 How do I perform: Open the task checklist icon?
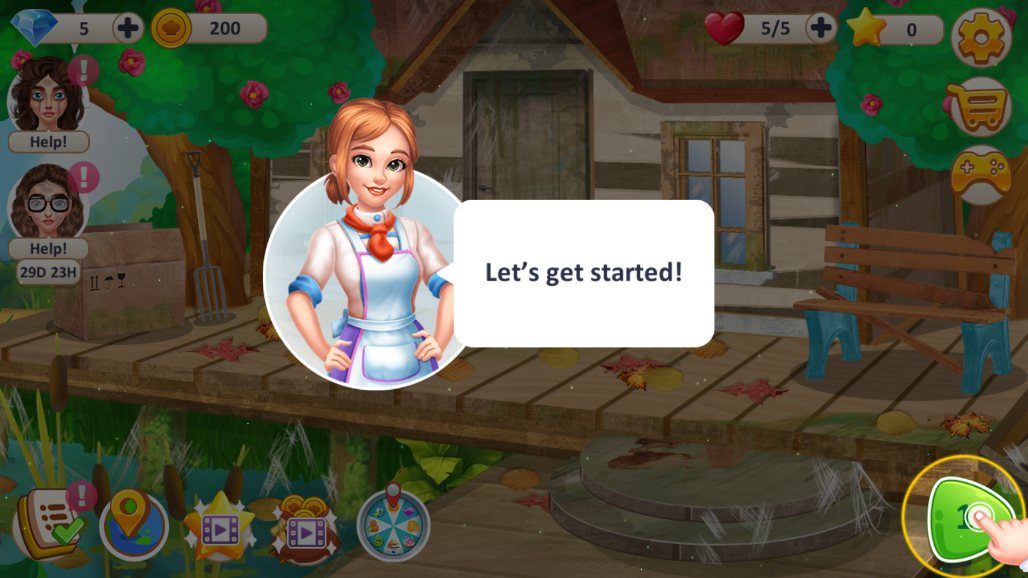click(48, 521)
